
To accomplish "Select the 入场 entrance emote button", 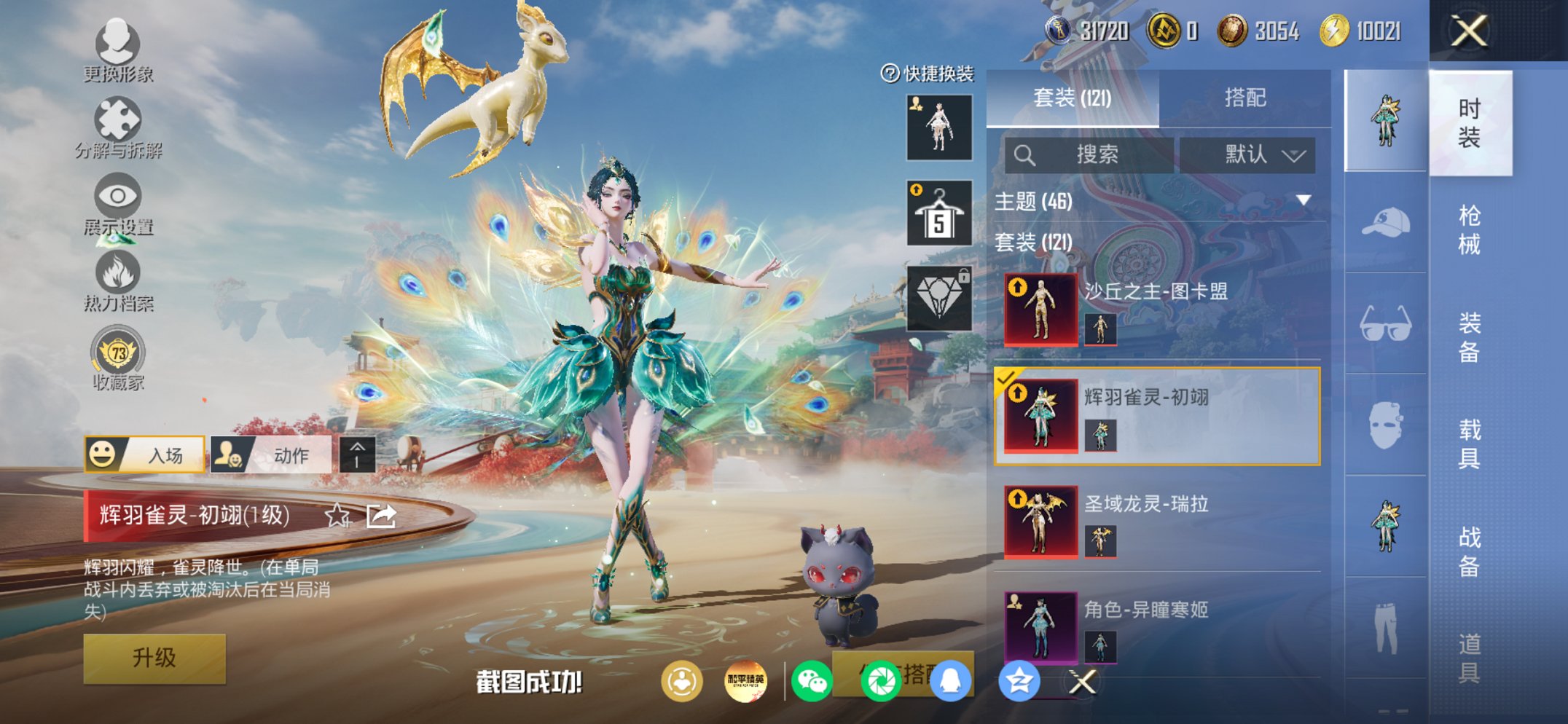I will [145, 455].
